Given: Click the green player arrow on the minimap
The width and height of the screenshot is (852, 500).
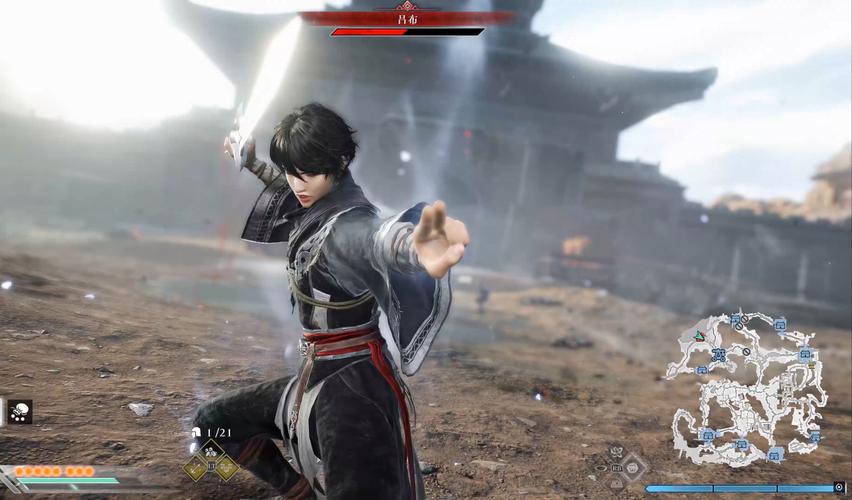Looking at the screenshot, I should (697, 335).
